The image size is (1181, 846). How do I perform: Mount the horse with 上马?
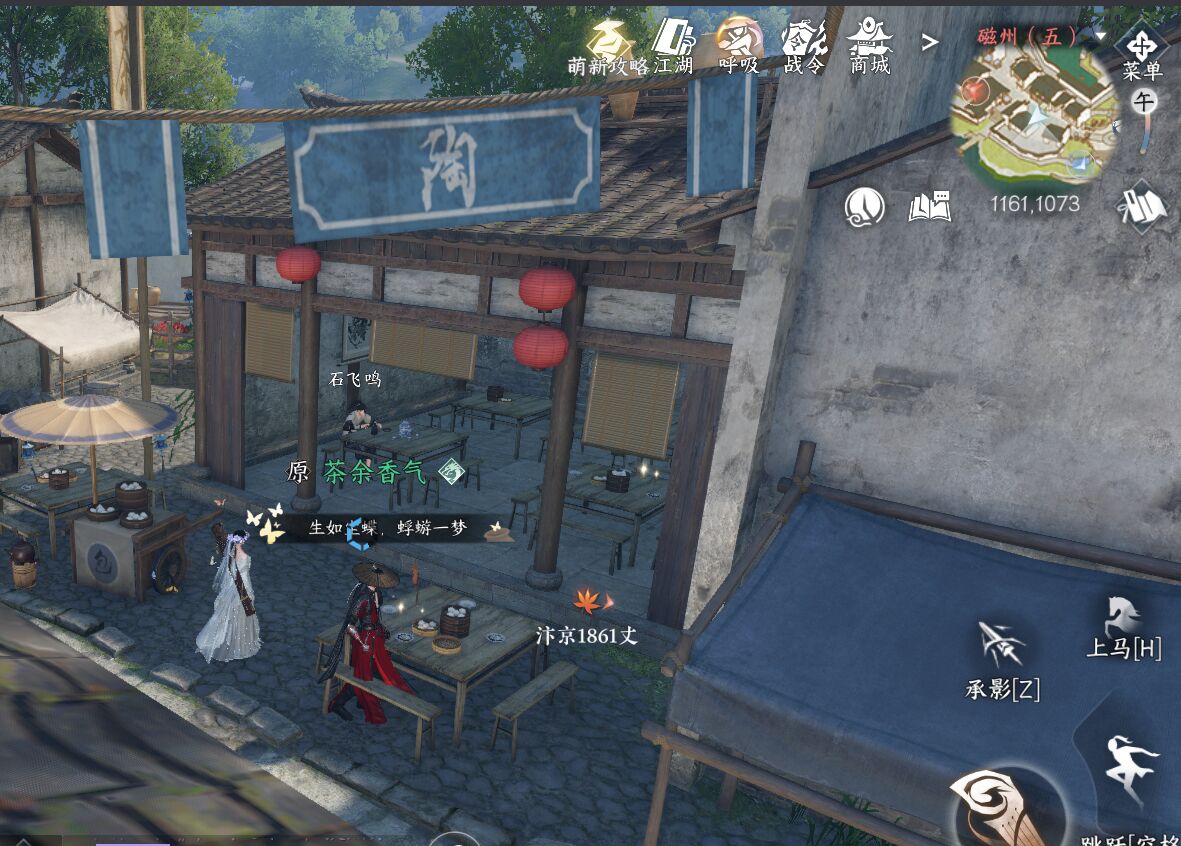click(x=1124, y=626)
